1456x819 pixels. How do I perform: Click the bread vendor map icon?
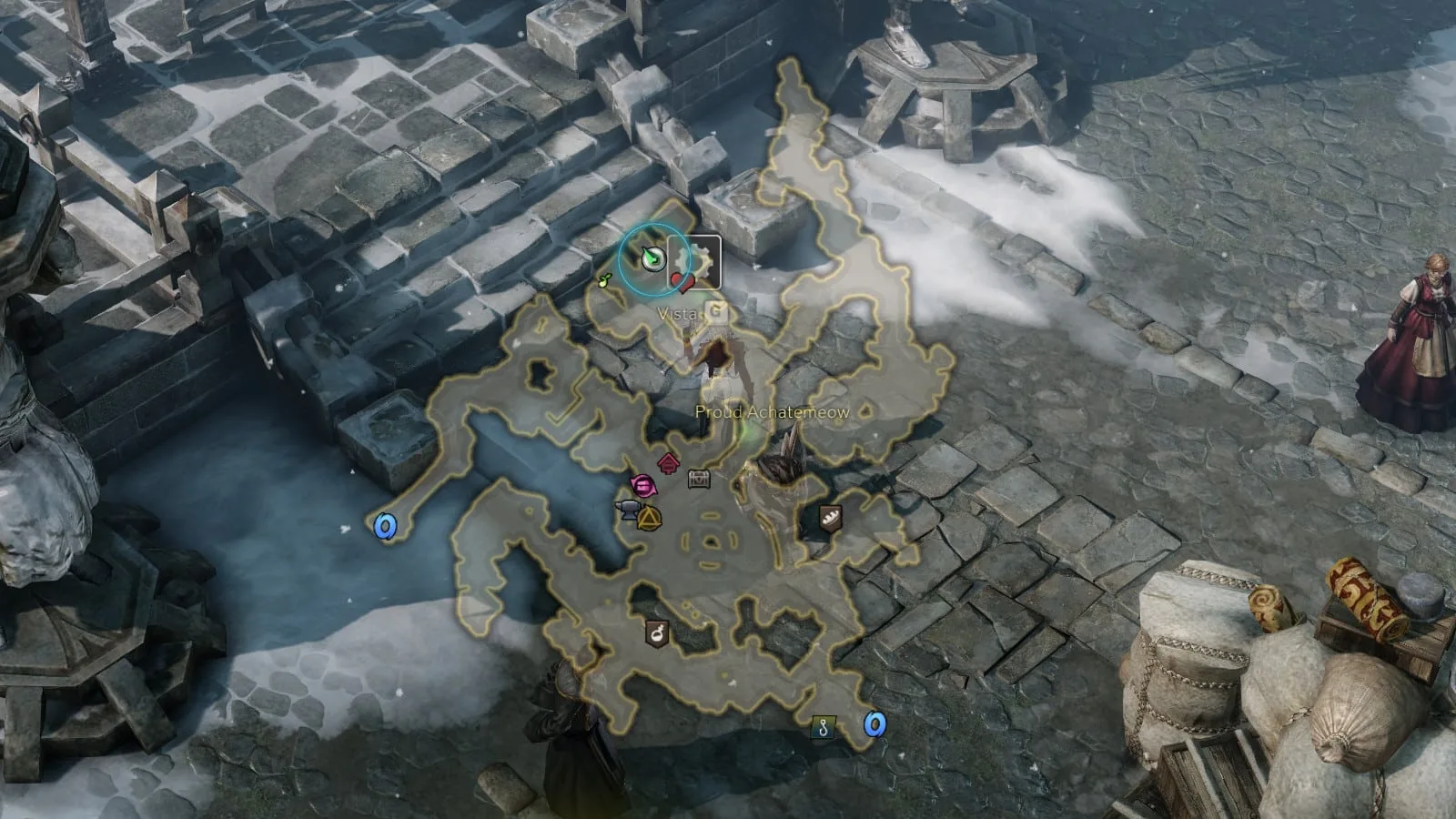(x=830, y=519)
